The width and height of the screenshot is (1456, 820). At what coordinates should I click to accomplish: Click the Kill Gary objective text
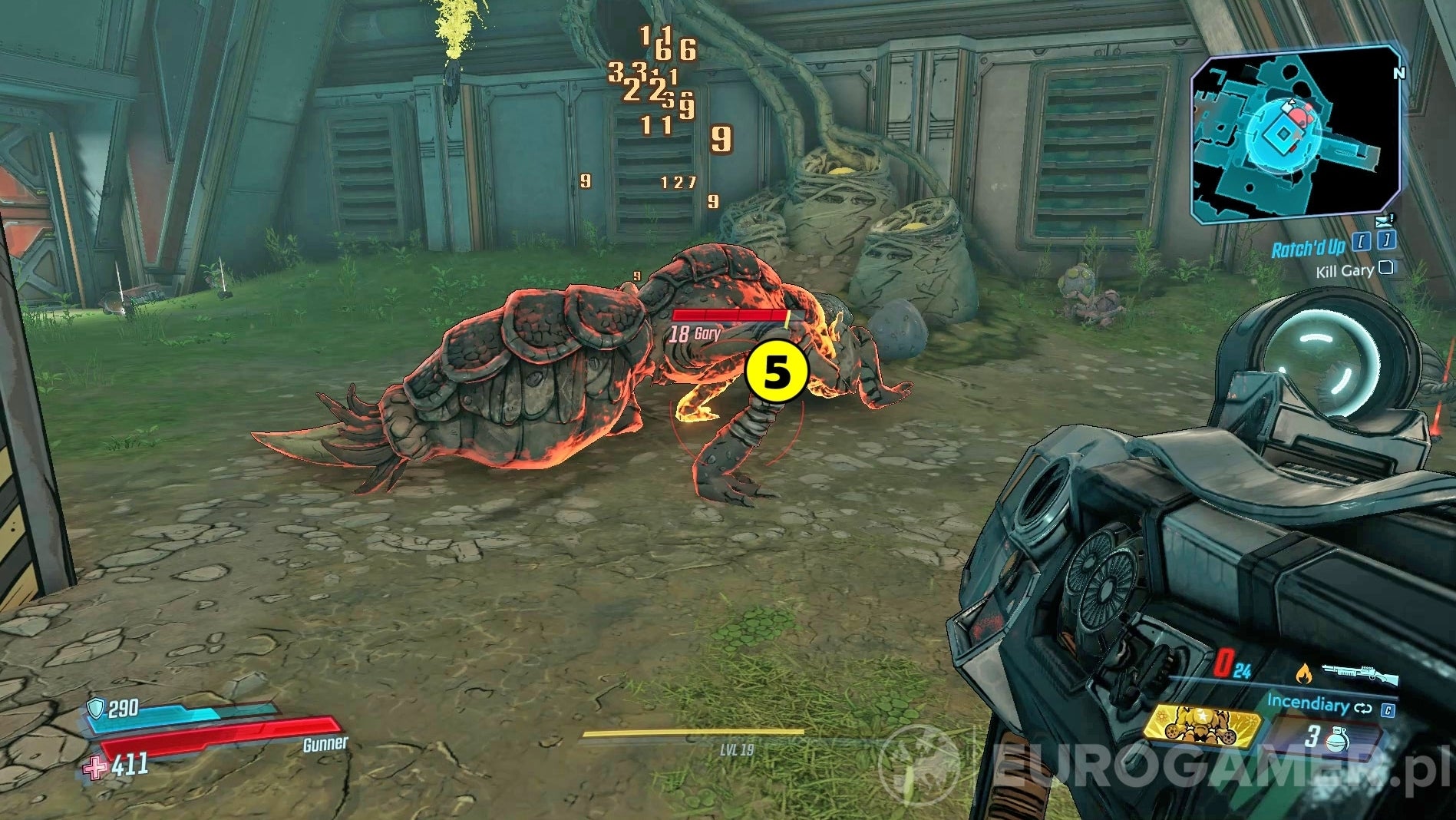[x=1345, y=272]
